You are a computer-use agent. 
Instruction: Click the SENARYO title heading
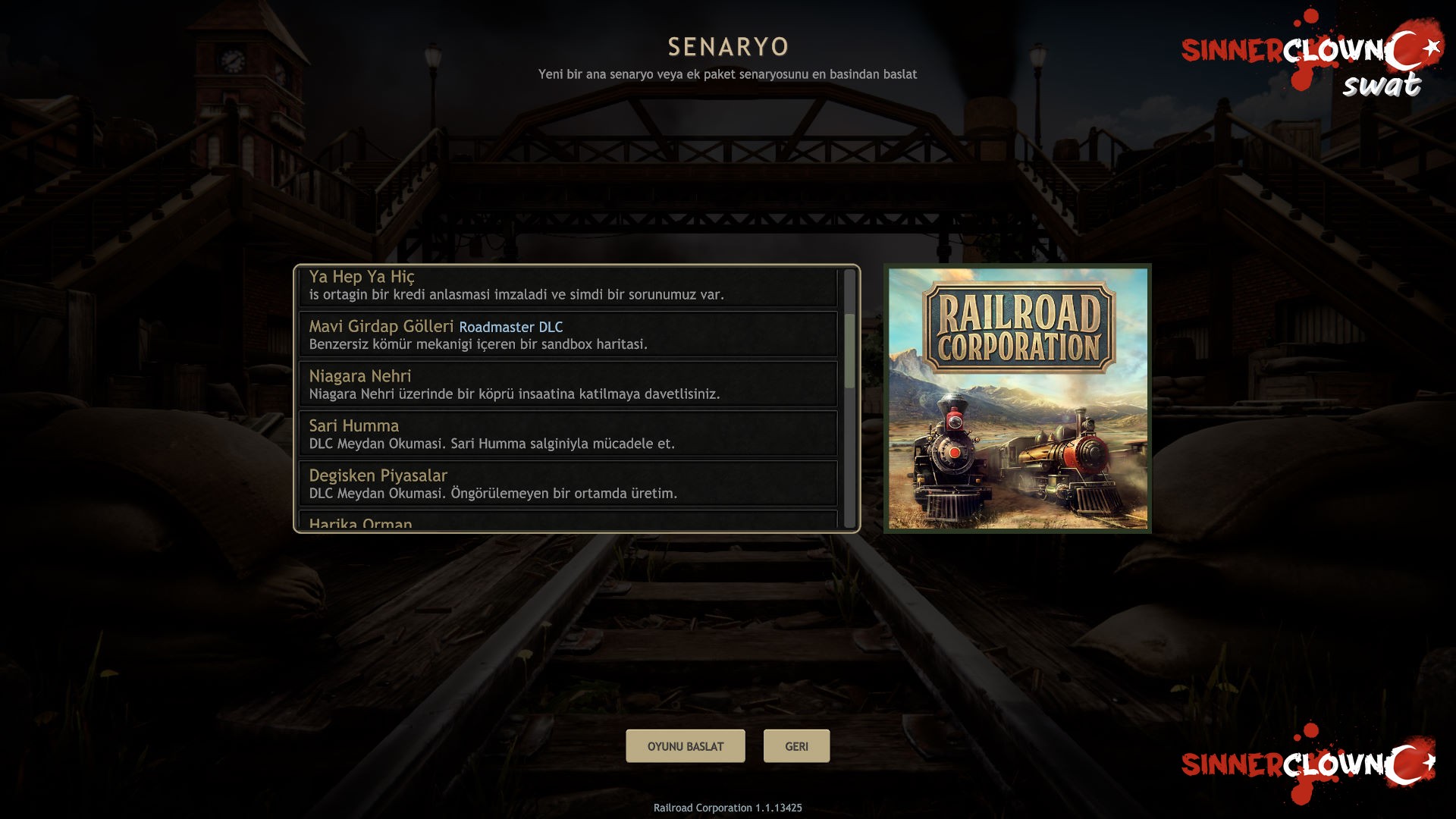(x=727, y=46)
